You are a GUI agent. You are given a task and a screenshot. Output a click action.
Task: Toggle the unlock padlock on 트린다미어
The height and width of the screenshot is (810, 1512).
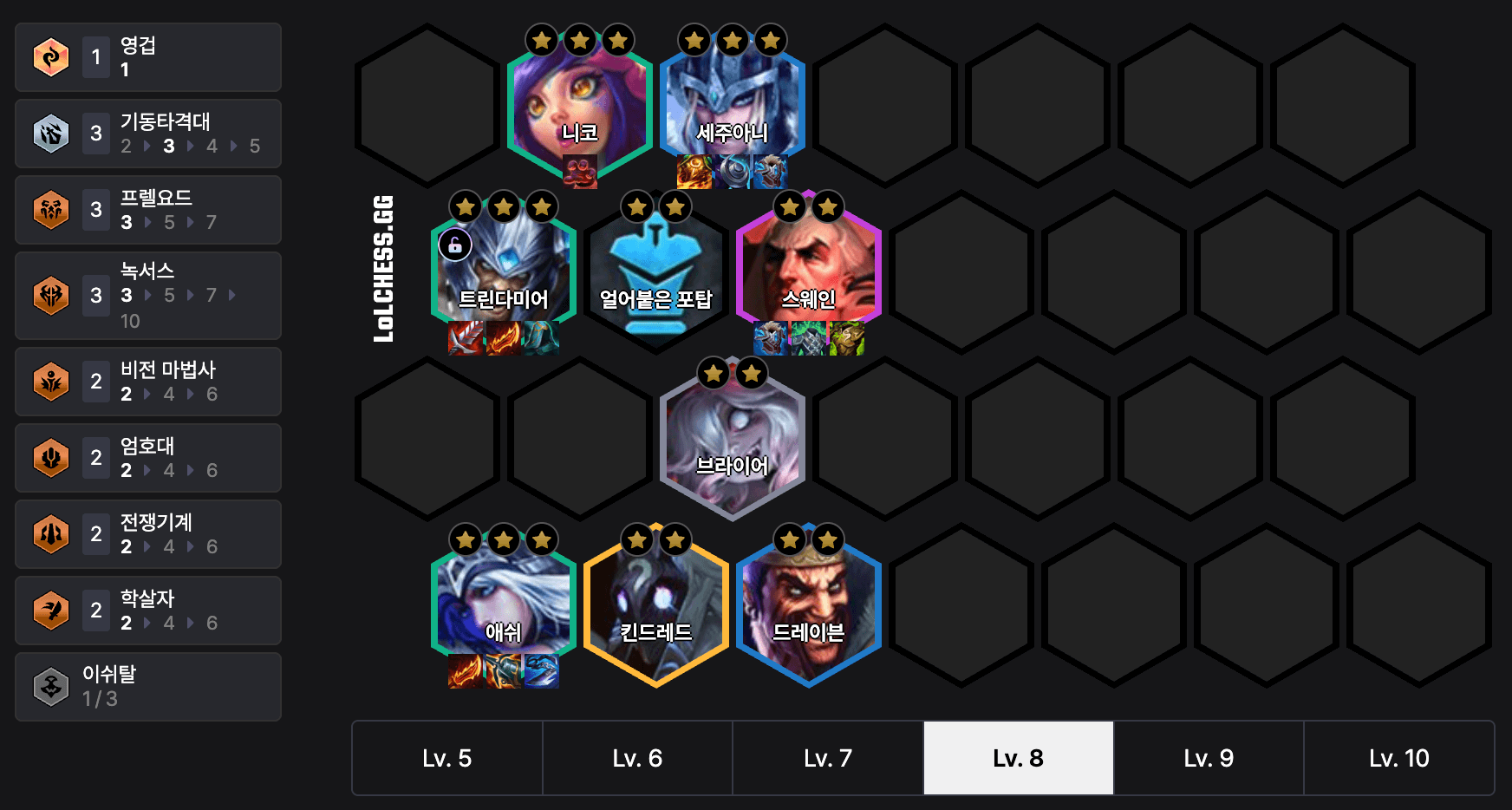tap(457, 244)
